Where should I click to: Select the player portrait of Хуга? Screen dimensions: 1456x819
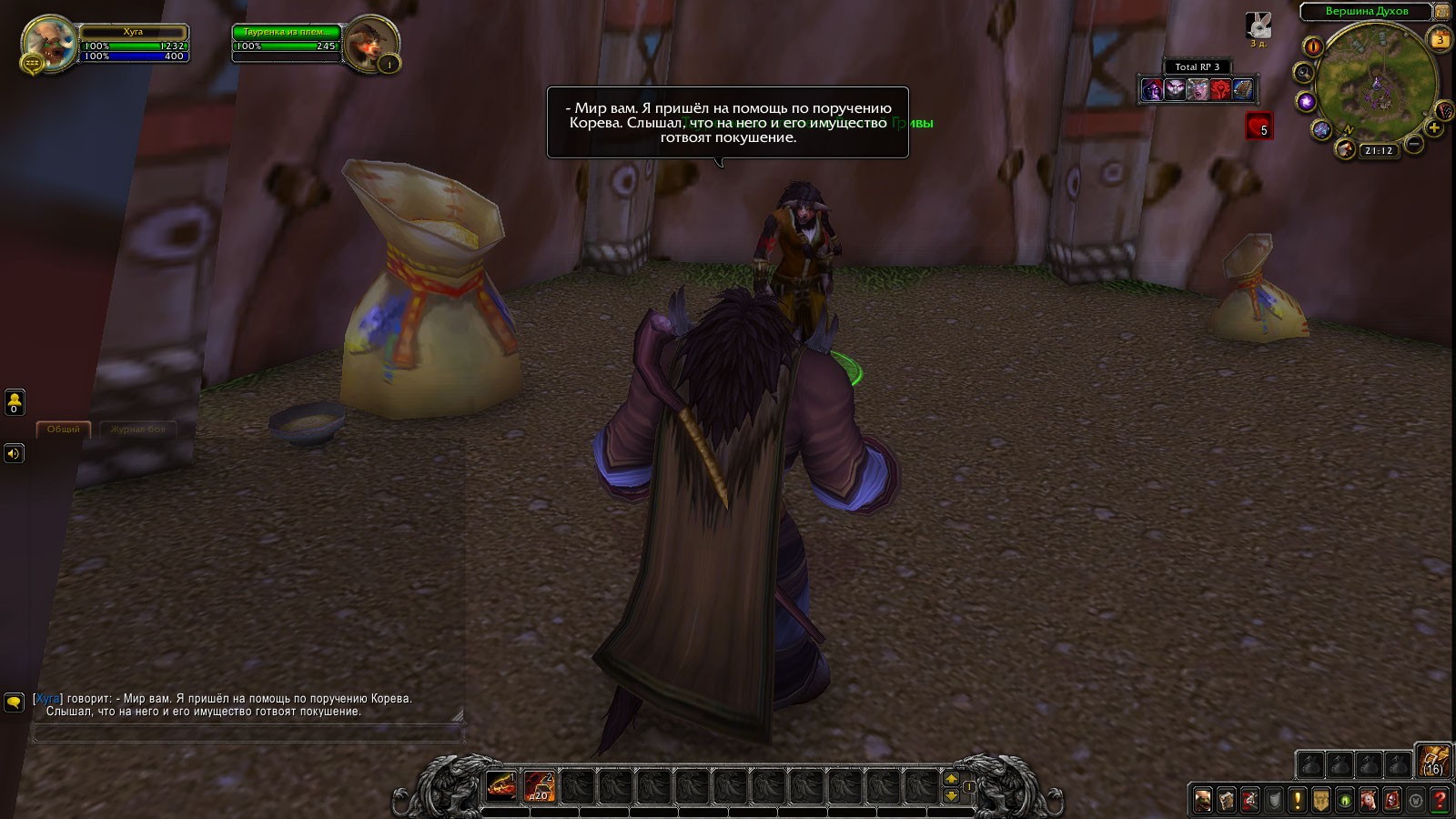[x=50, y=42]
